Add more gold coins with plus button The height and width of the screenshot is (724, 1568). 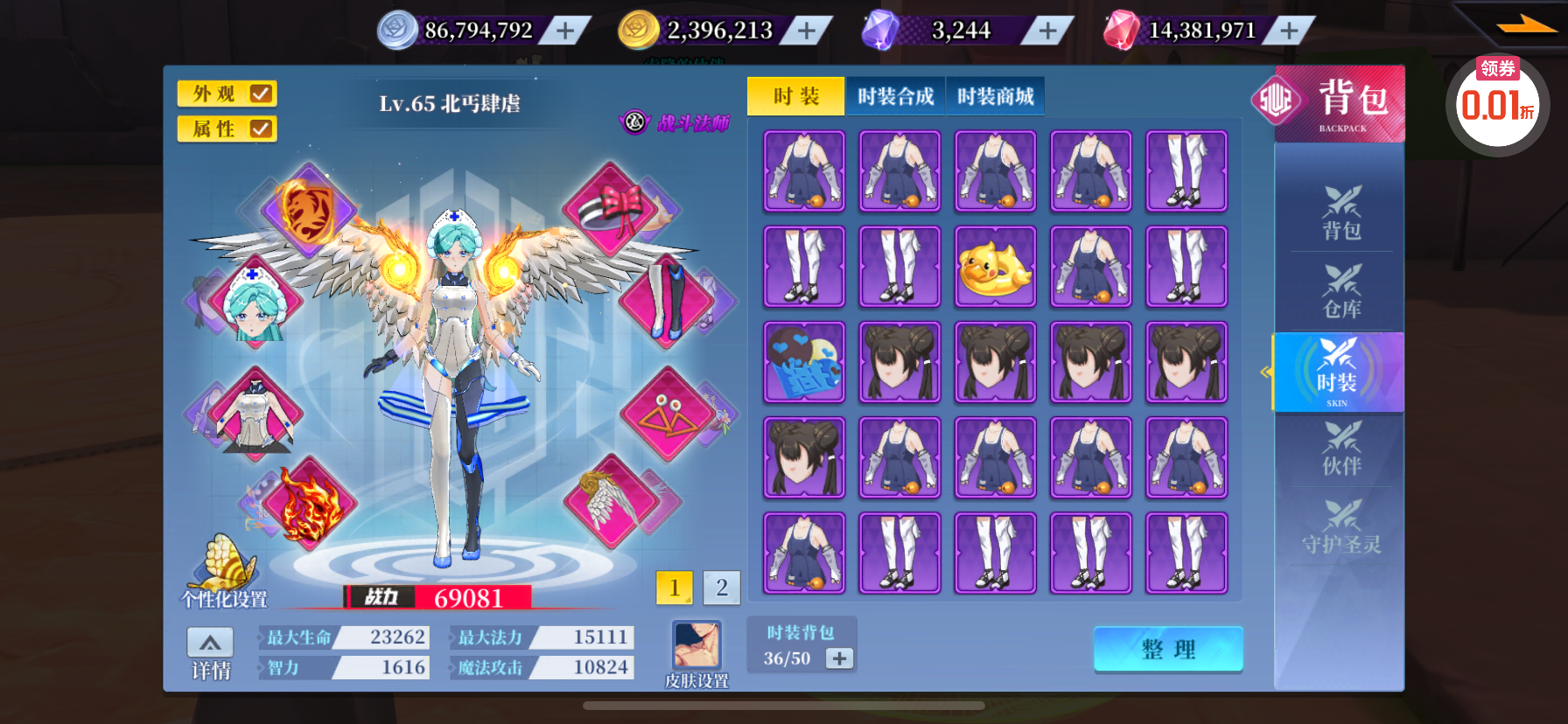point(806,31)
